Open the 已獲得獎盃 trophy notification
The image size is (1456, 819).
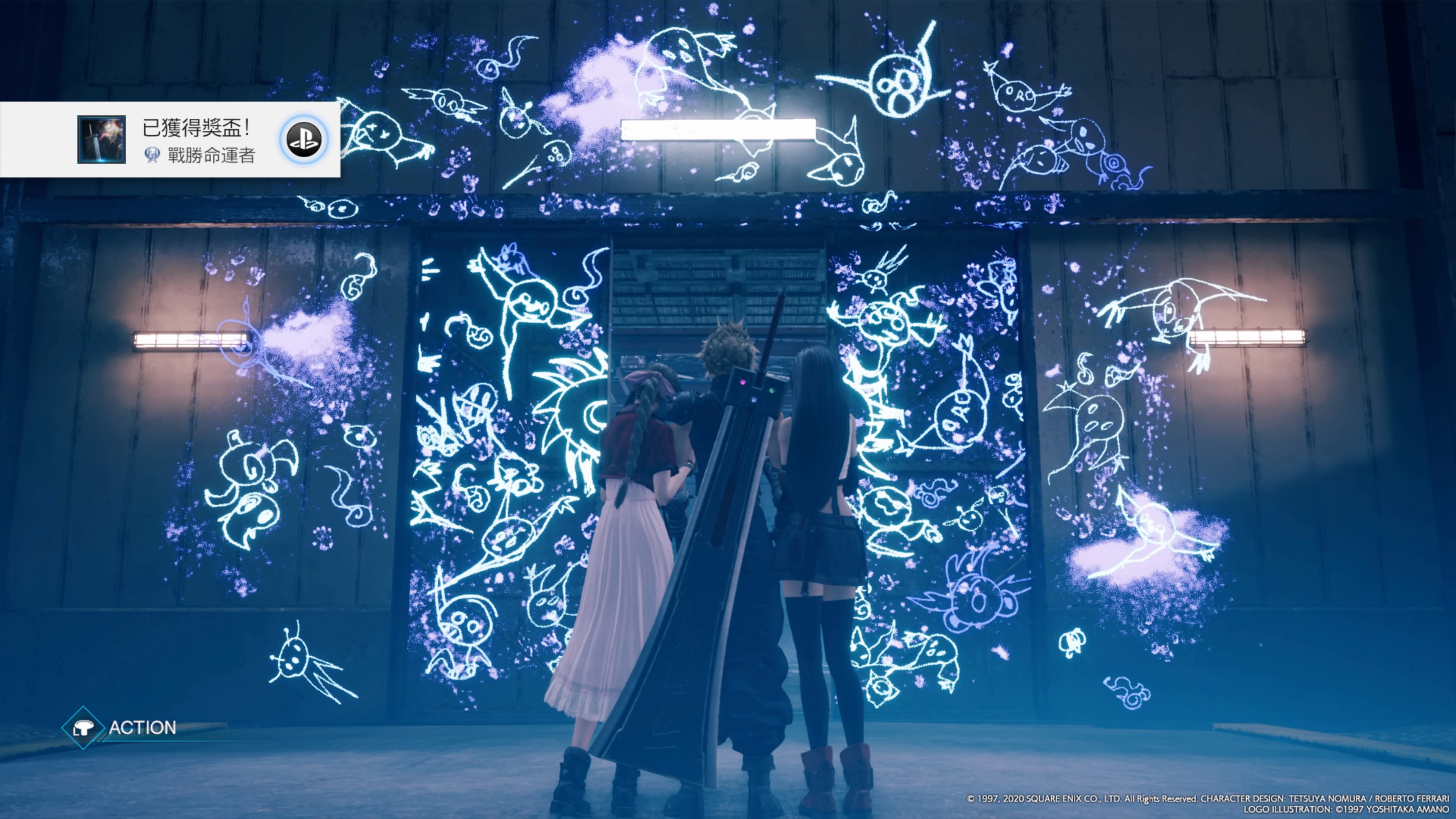coord(198,140)
